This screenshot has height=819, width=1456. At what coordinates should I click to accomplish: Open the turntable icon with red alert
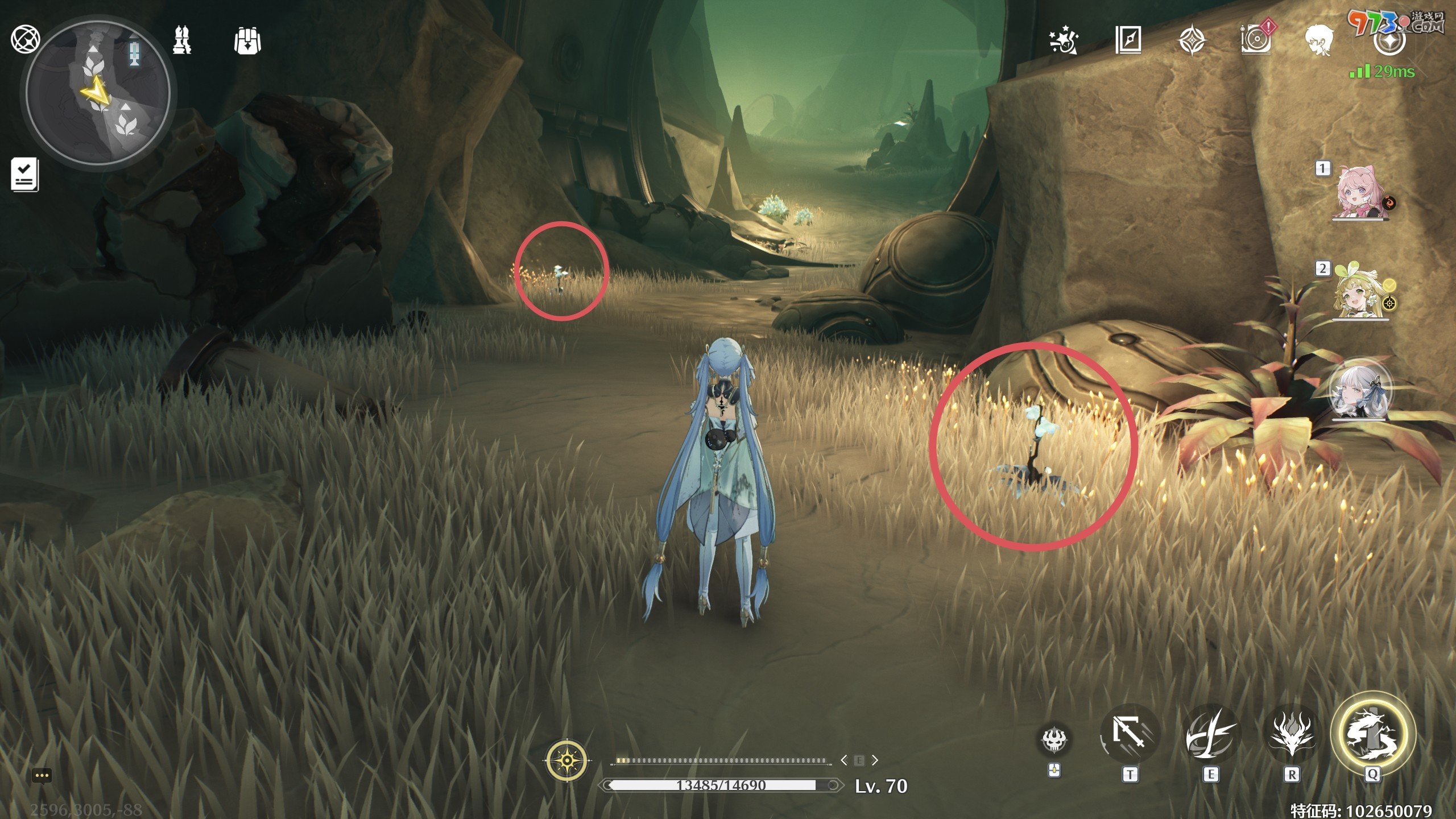(x=1256, y=40)
